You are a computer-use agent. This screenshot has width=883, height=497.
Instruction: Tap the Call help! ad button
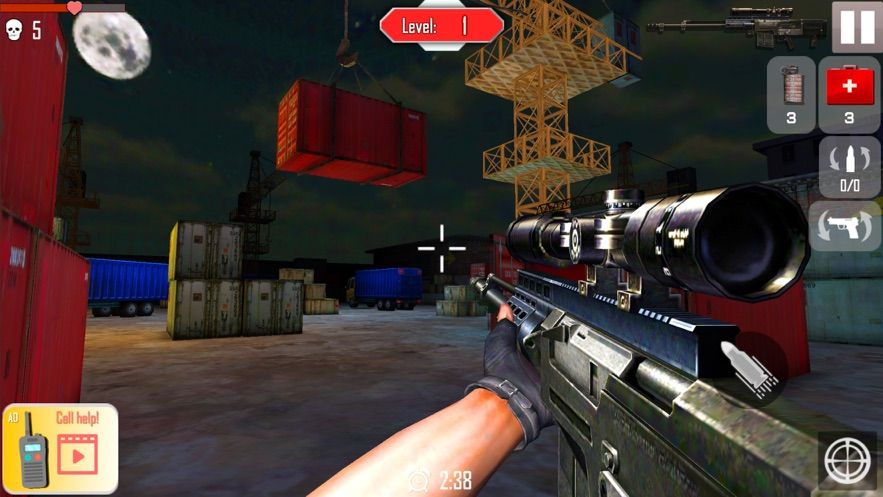click(x=60, y=448)
